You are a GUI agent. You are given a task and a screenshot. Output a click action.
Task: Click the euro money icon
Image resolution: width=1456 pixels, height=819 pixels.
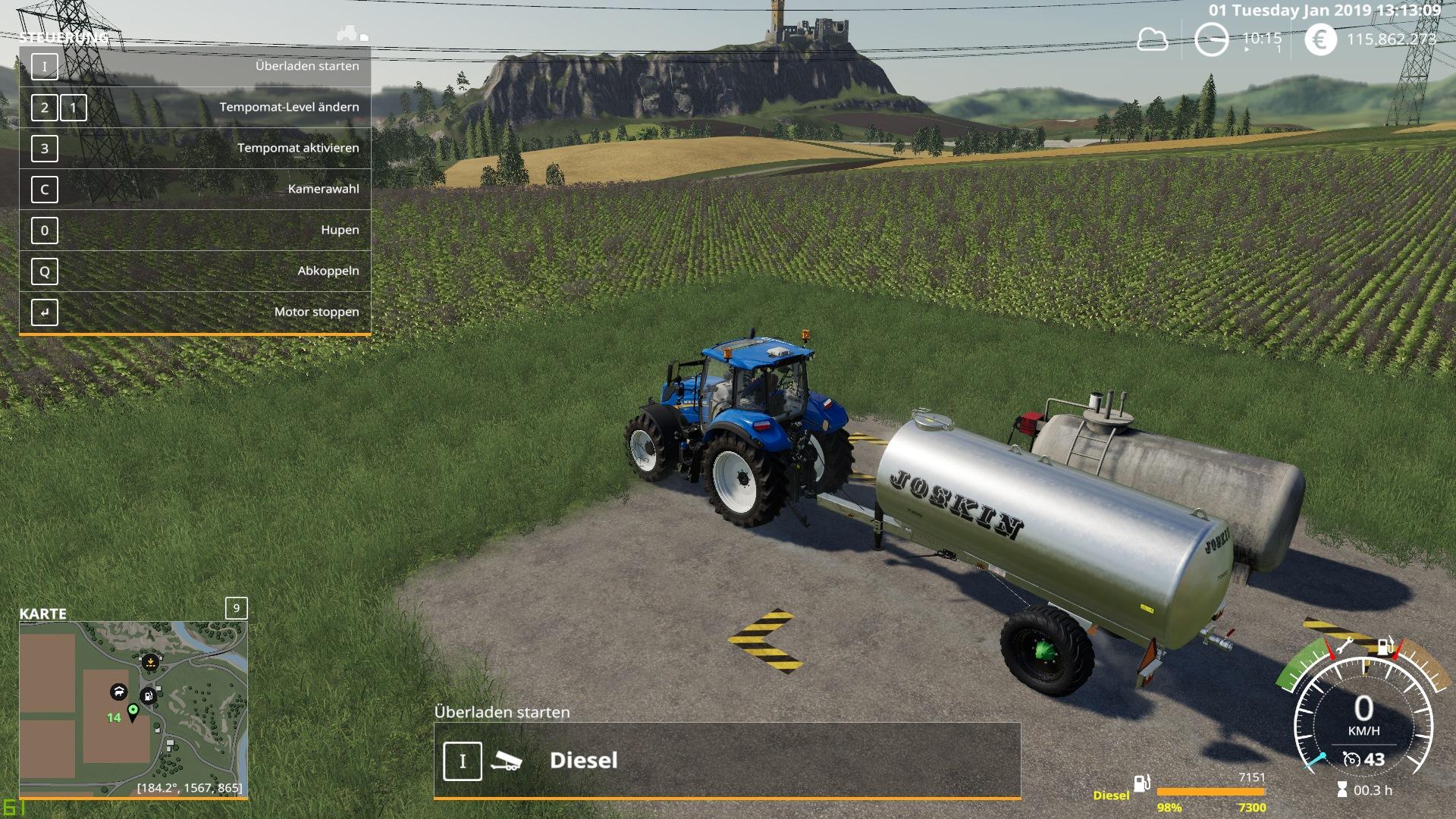click(x=1320, y=39)
